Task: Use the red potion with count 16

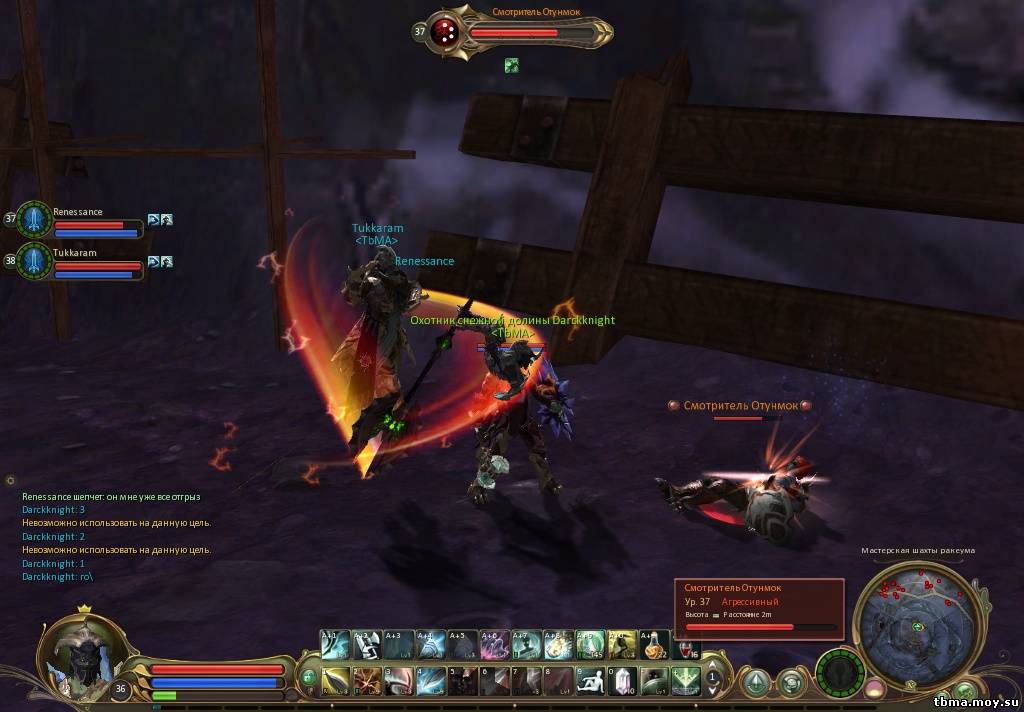Action: pos(685,643)
